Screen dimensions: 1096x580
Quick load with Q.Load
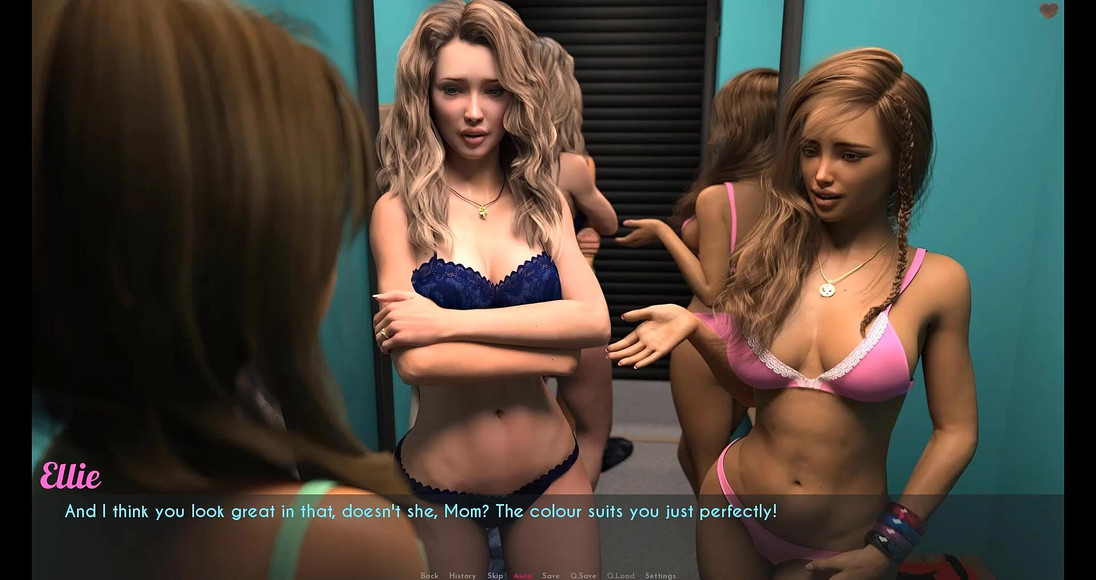click(x=620, y=575)
